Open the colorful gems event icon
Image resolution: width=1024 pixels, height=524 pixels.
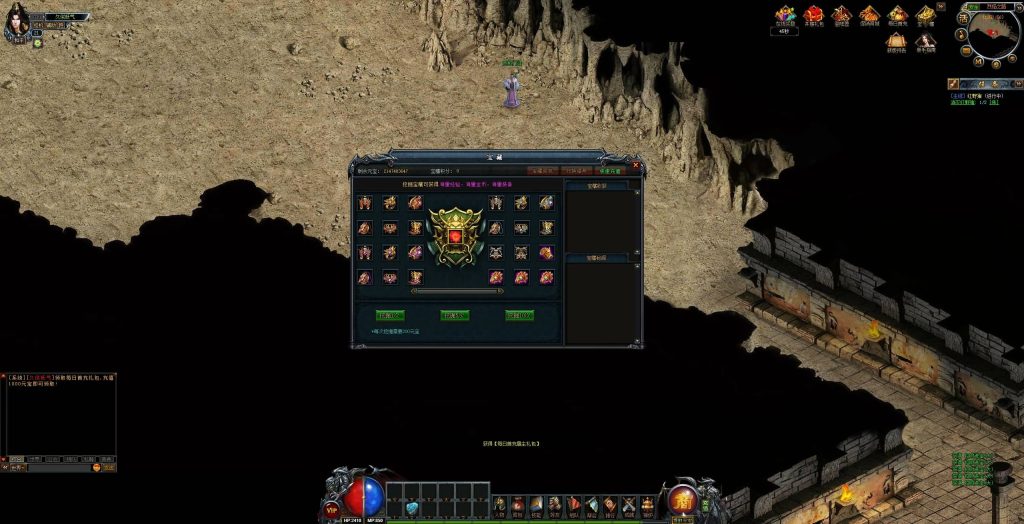785,14
